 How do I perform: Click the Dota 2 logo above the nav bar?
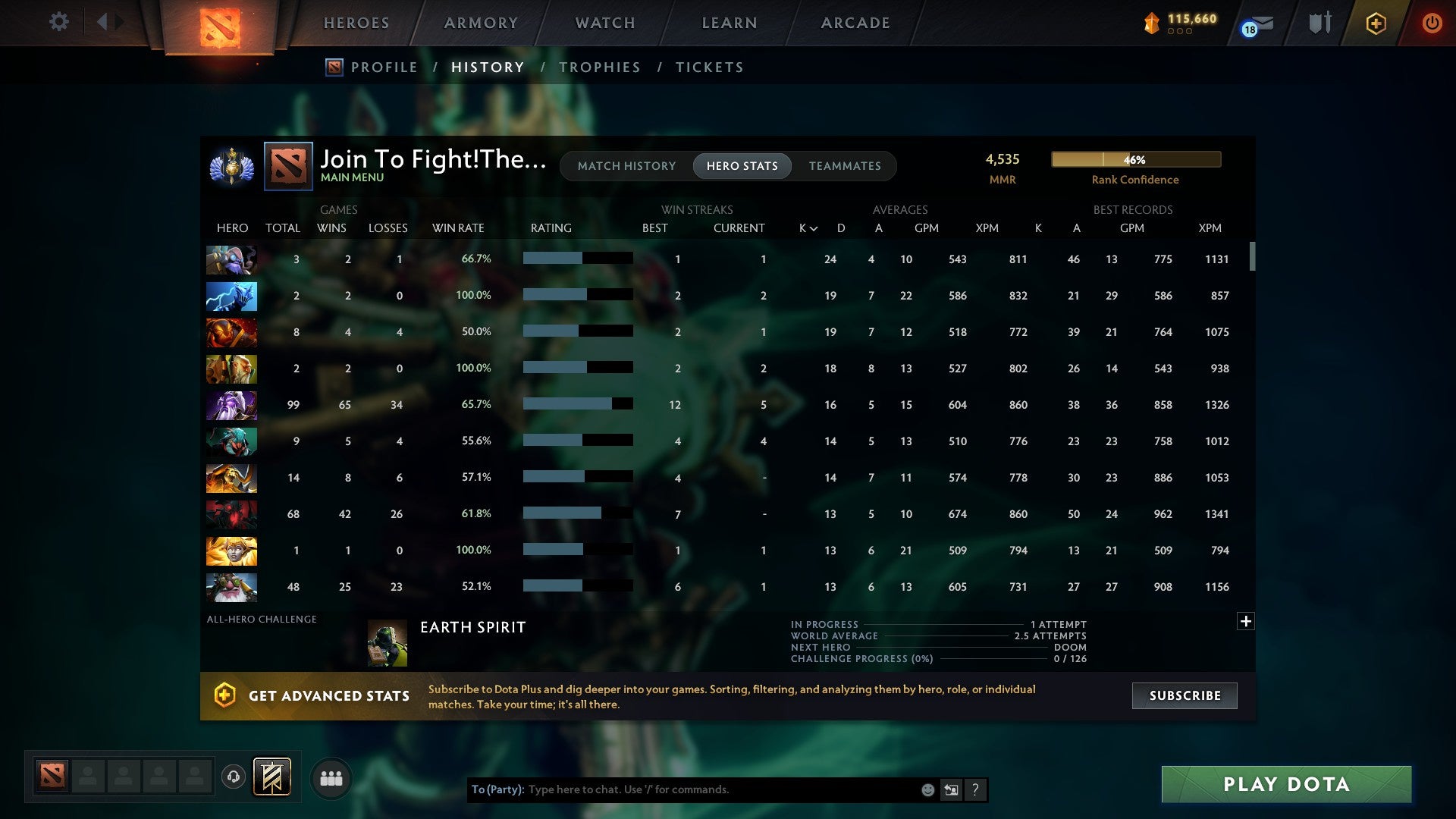(x=218, y=23)
